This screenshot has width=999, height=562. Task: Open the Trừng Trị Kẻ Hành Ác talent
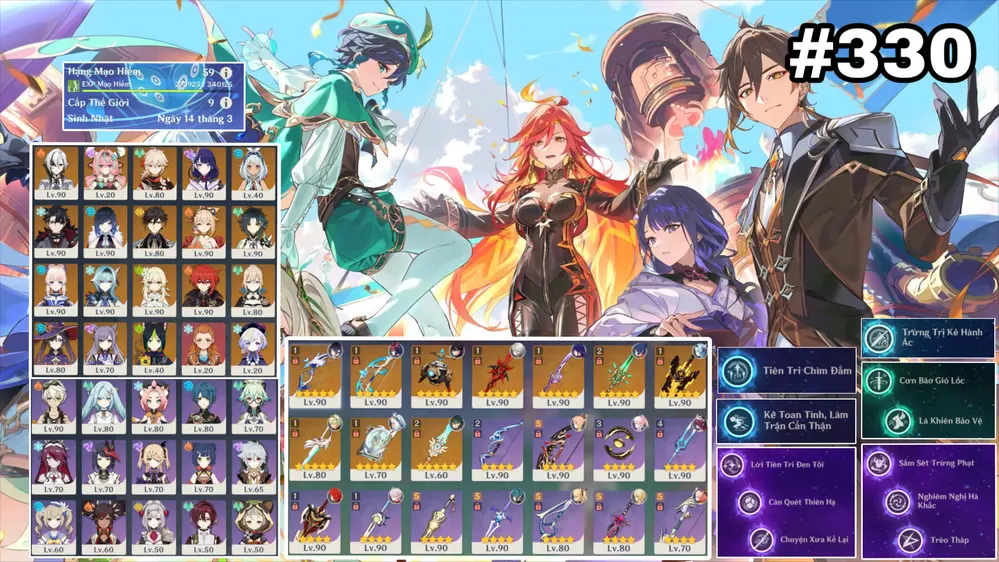[928, 336]
